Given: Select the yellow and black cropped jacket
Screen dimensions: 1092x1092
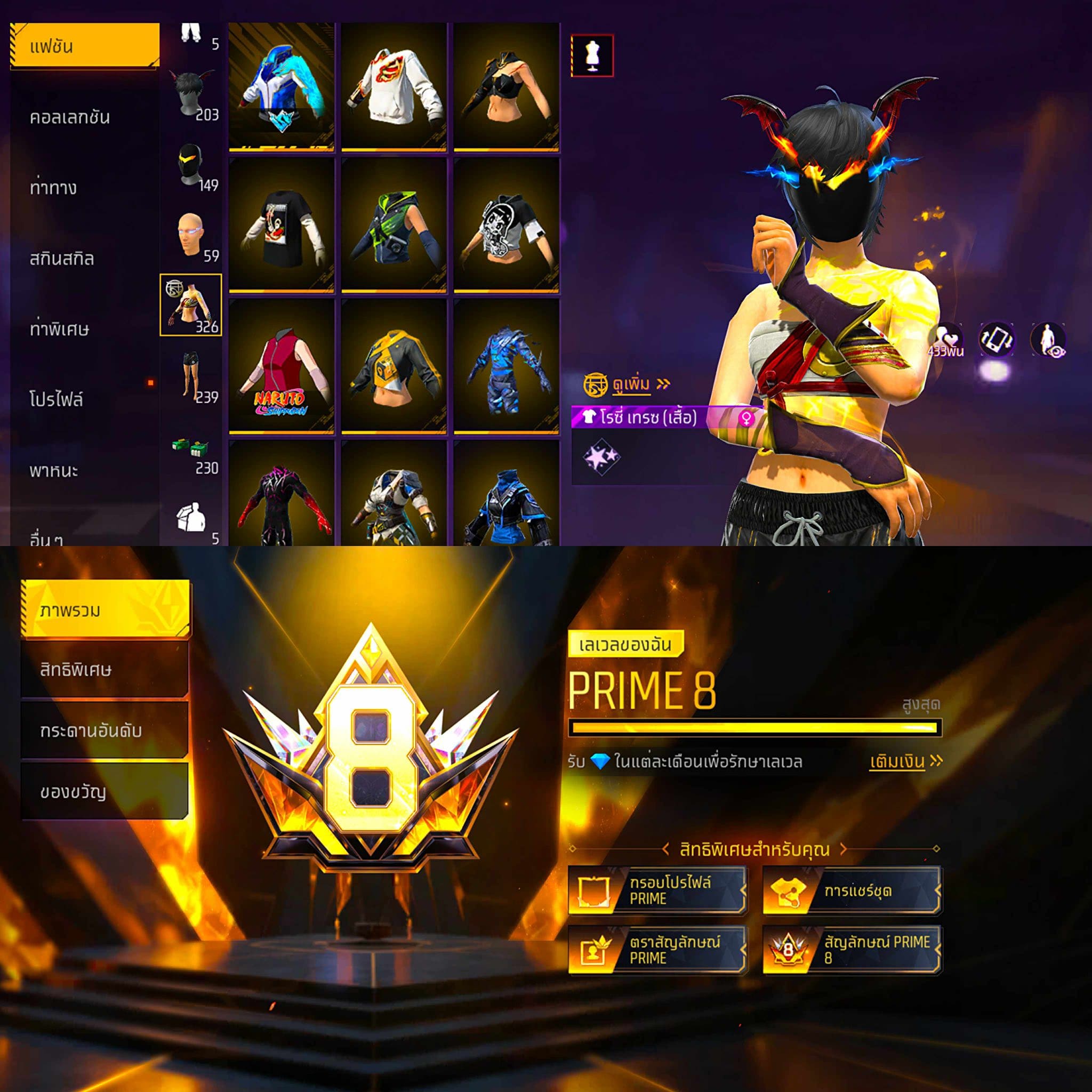Looking at the screenshot, I should pos(394,367).
